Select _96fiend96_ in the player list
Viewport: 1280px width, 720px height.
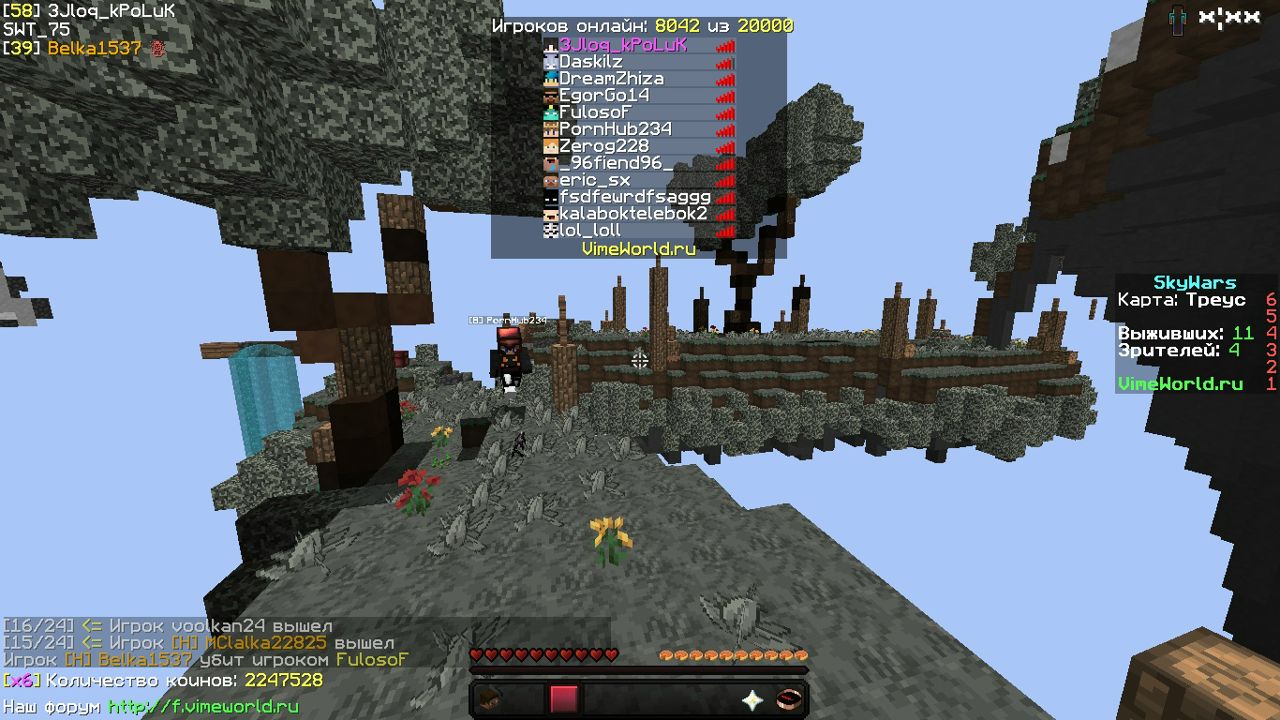(x=615, y=163)
